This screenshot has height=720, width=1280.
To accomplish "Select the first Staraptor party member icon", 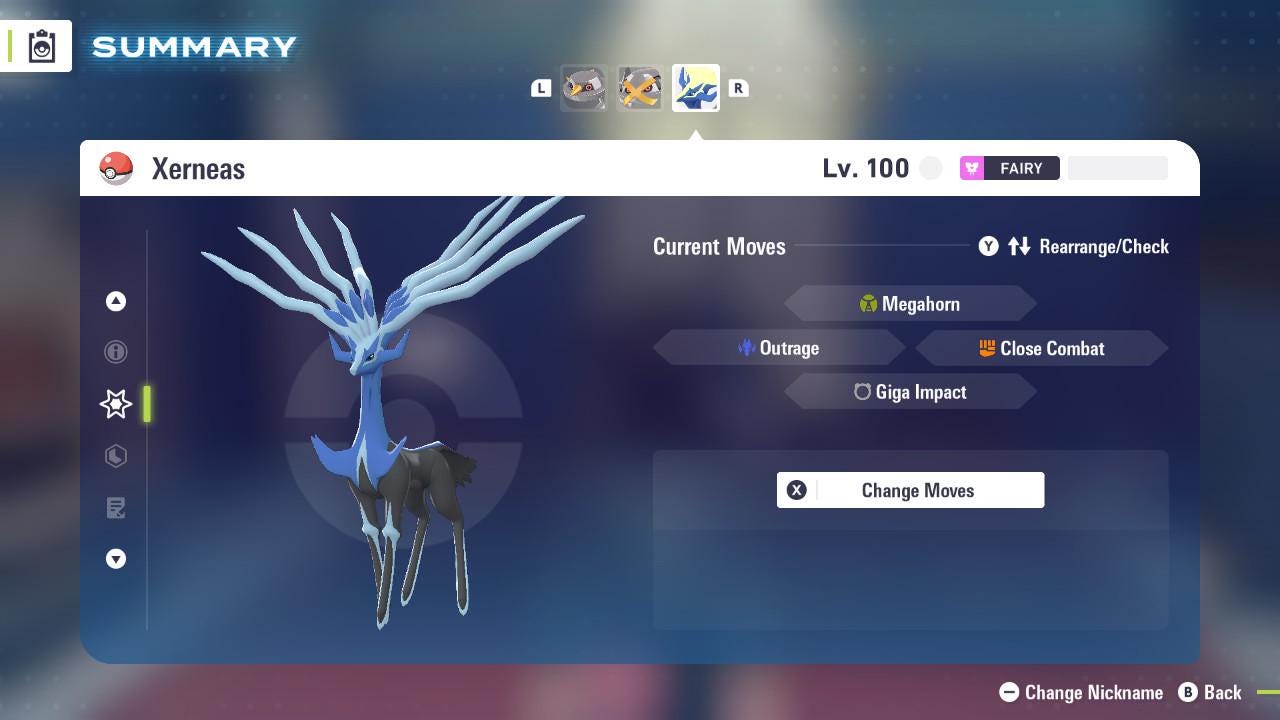I will tap(584, 87).
